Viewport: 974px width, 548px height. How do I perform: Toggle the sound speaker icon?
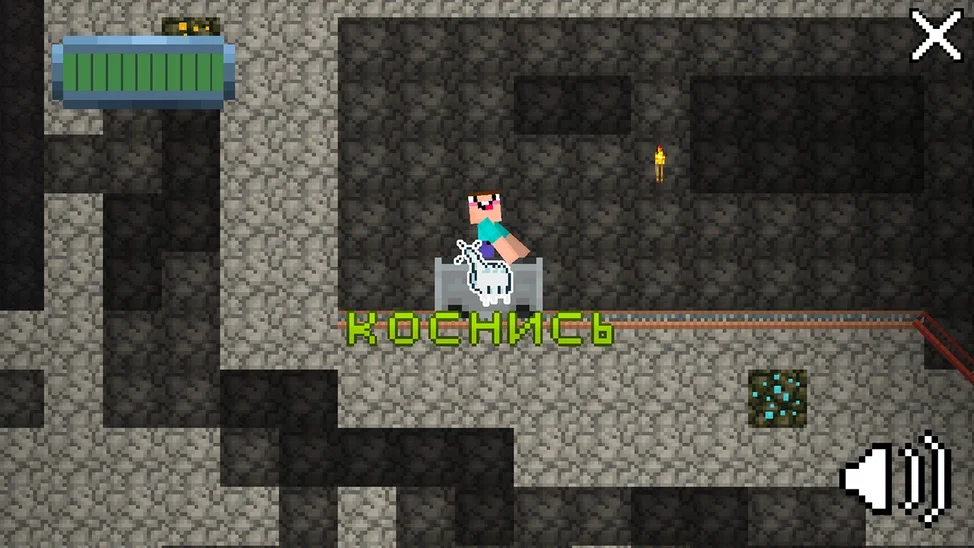896,478
